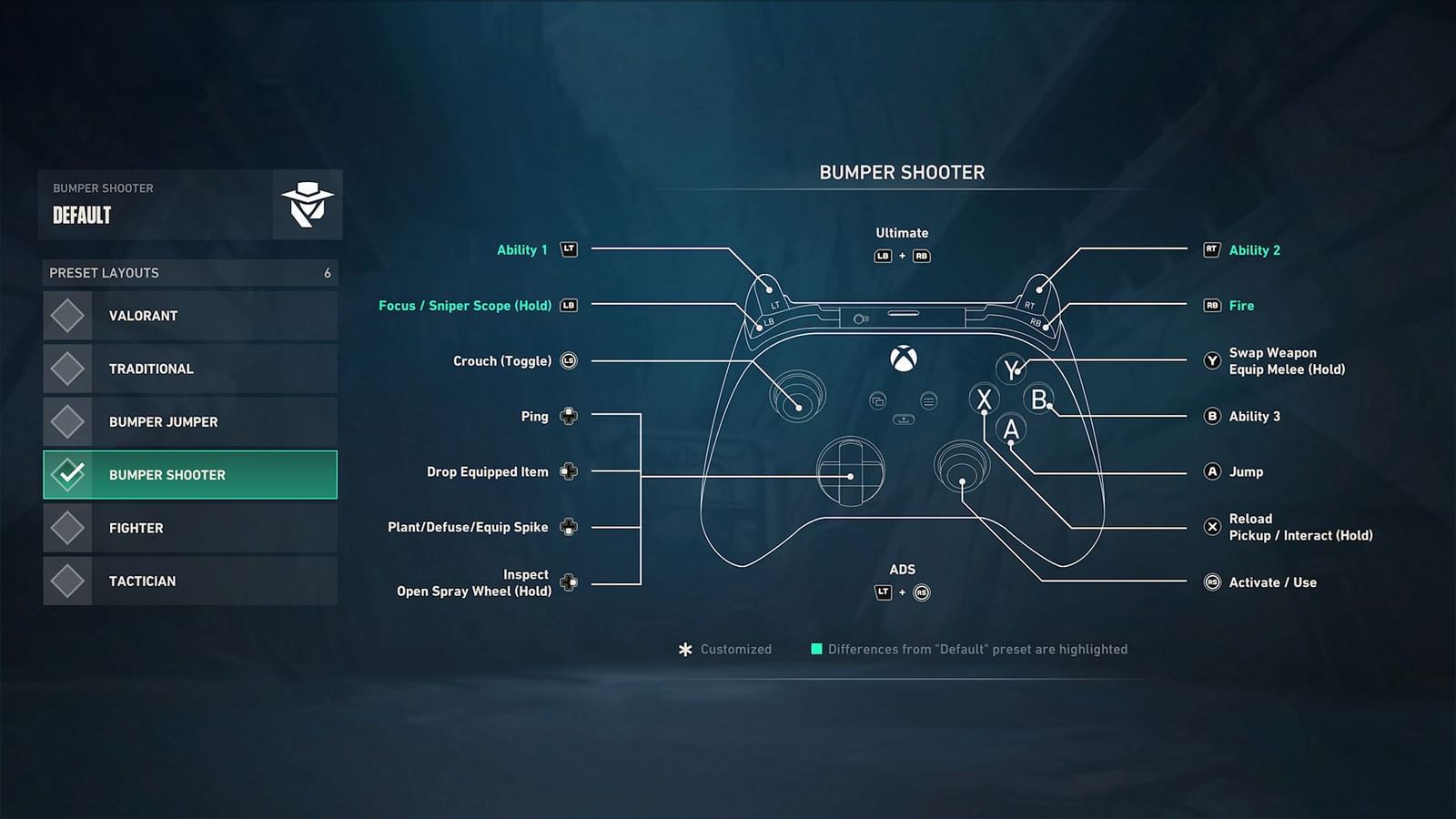Click the green highlight swatch in the legend
Viewport: 1456px width, 819px height.
tap(815, 649)
